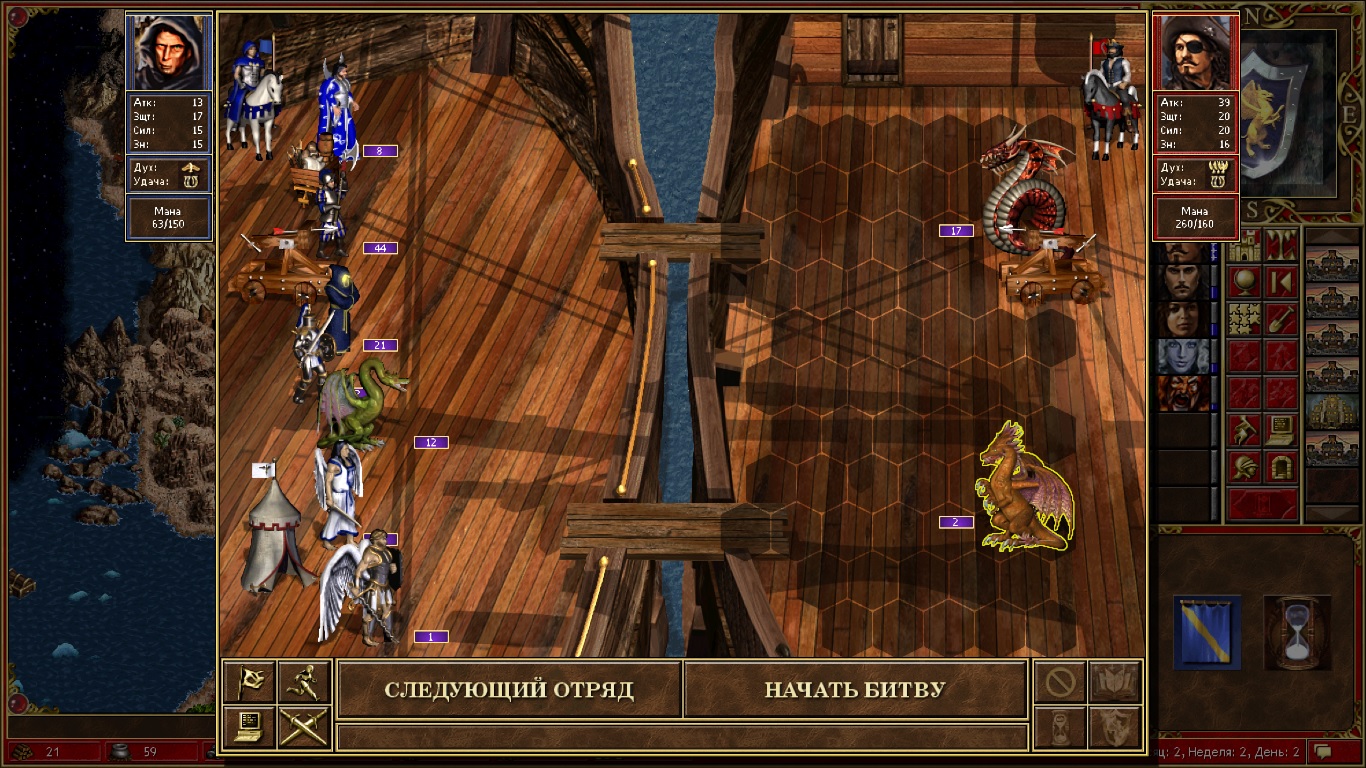Open battle options via the computer icon

249,727
